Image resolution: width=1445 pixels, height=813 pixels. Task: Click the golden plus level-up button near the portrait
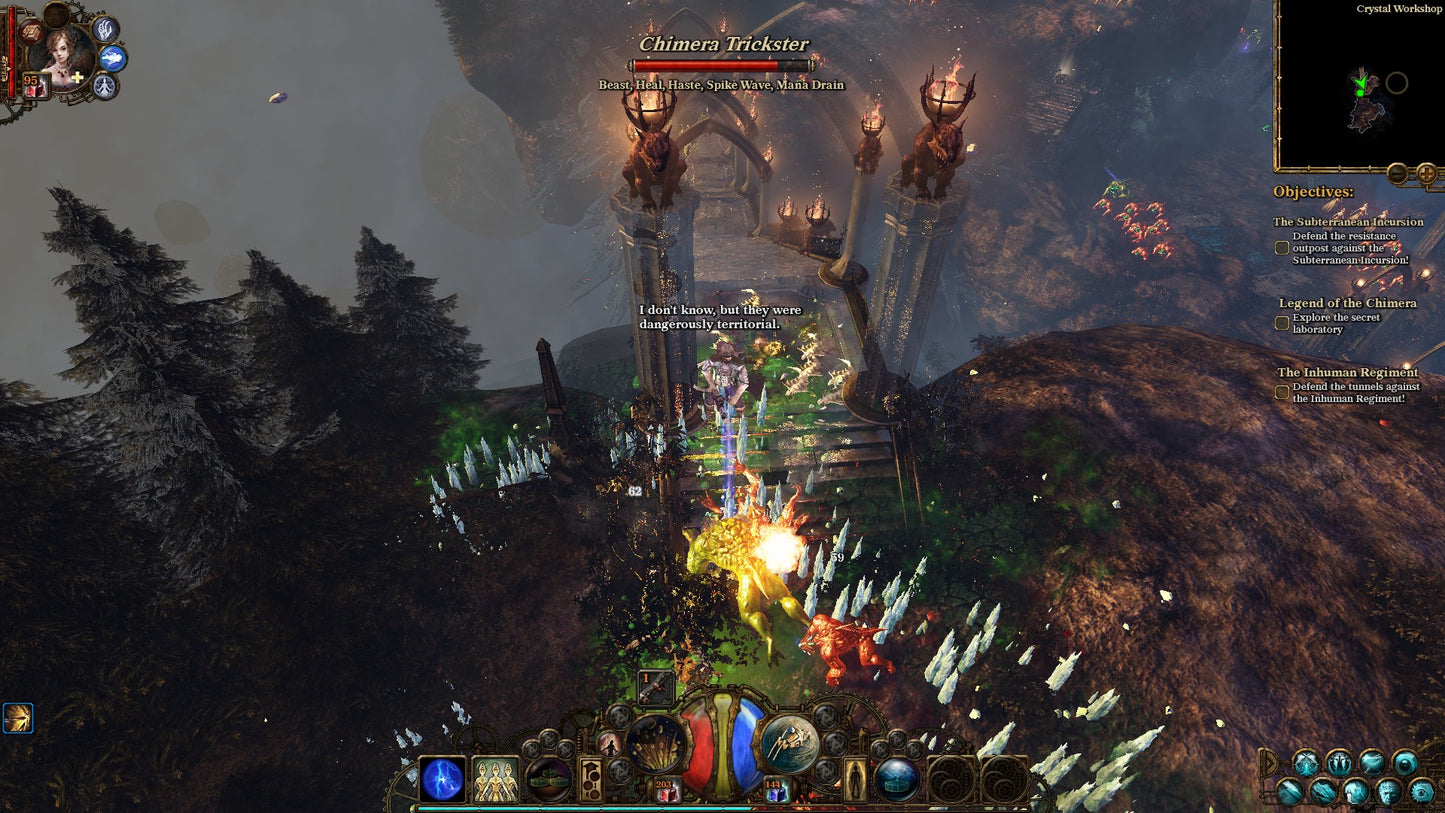click(x=77, y=77)
